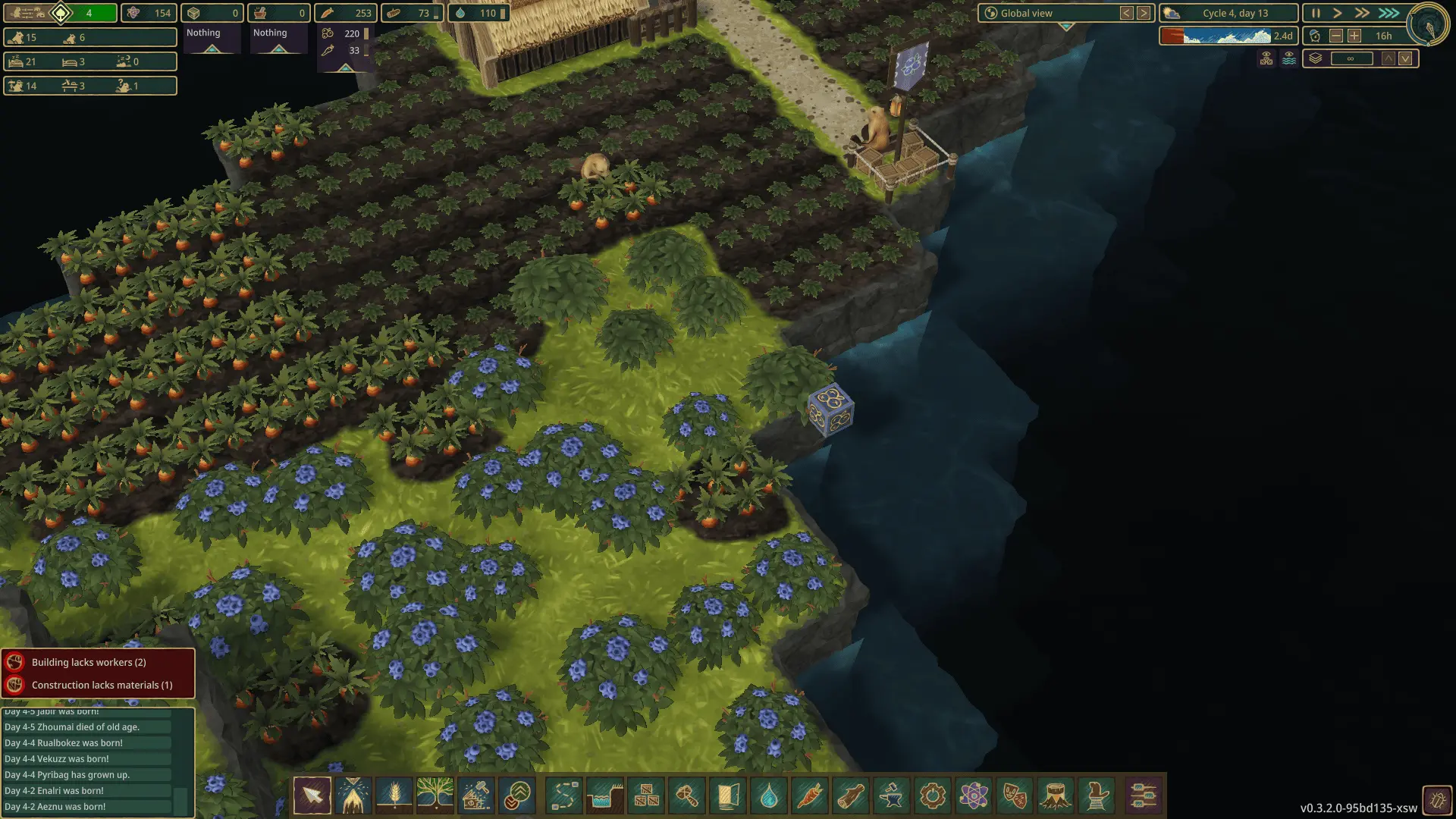Viewport: 1456px width, 819px height.
Task: Open the wood log building category
Action: 851,795
